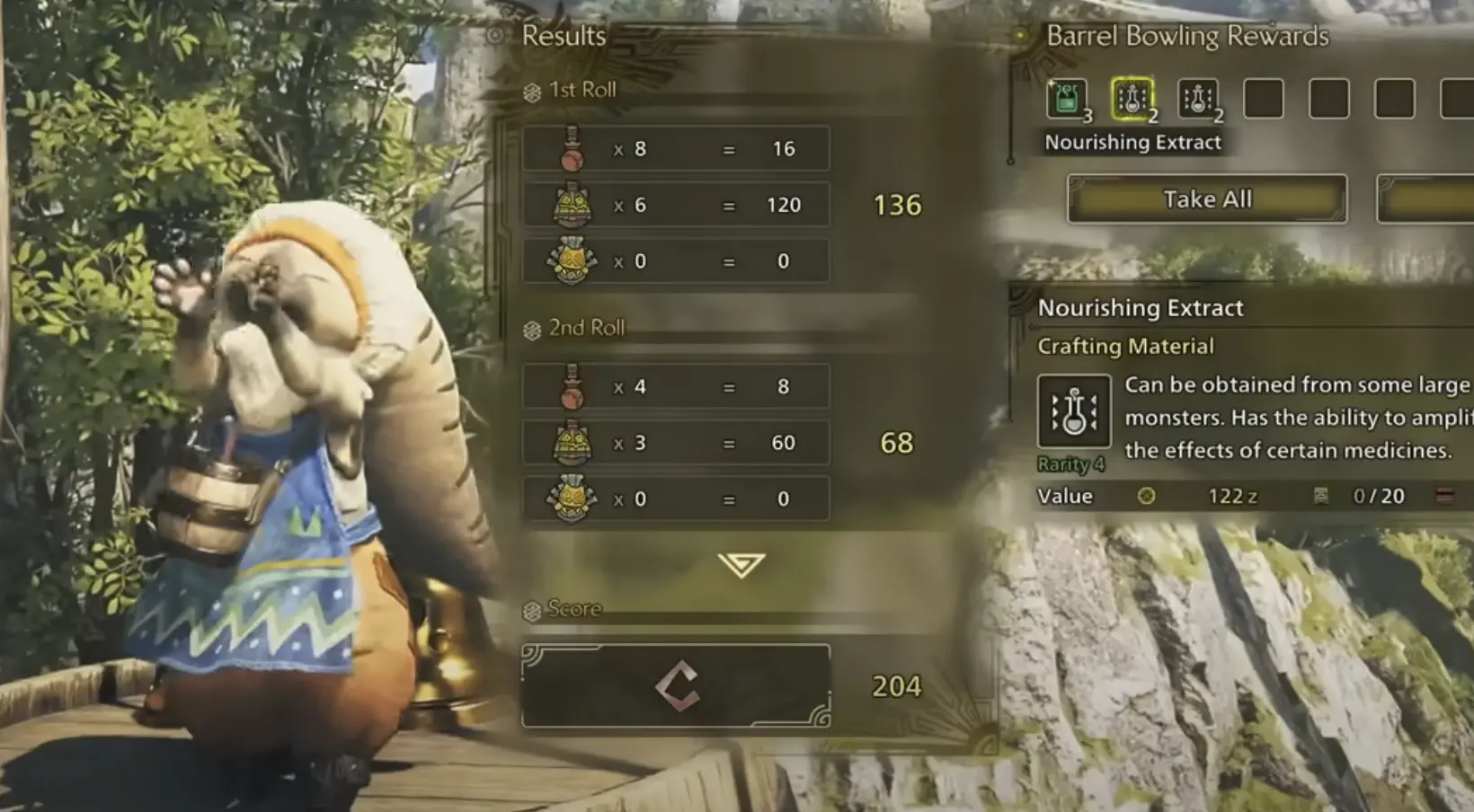Click the armor icon with zero count

click(x=573, y=260)
